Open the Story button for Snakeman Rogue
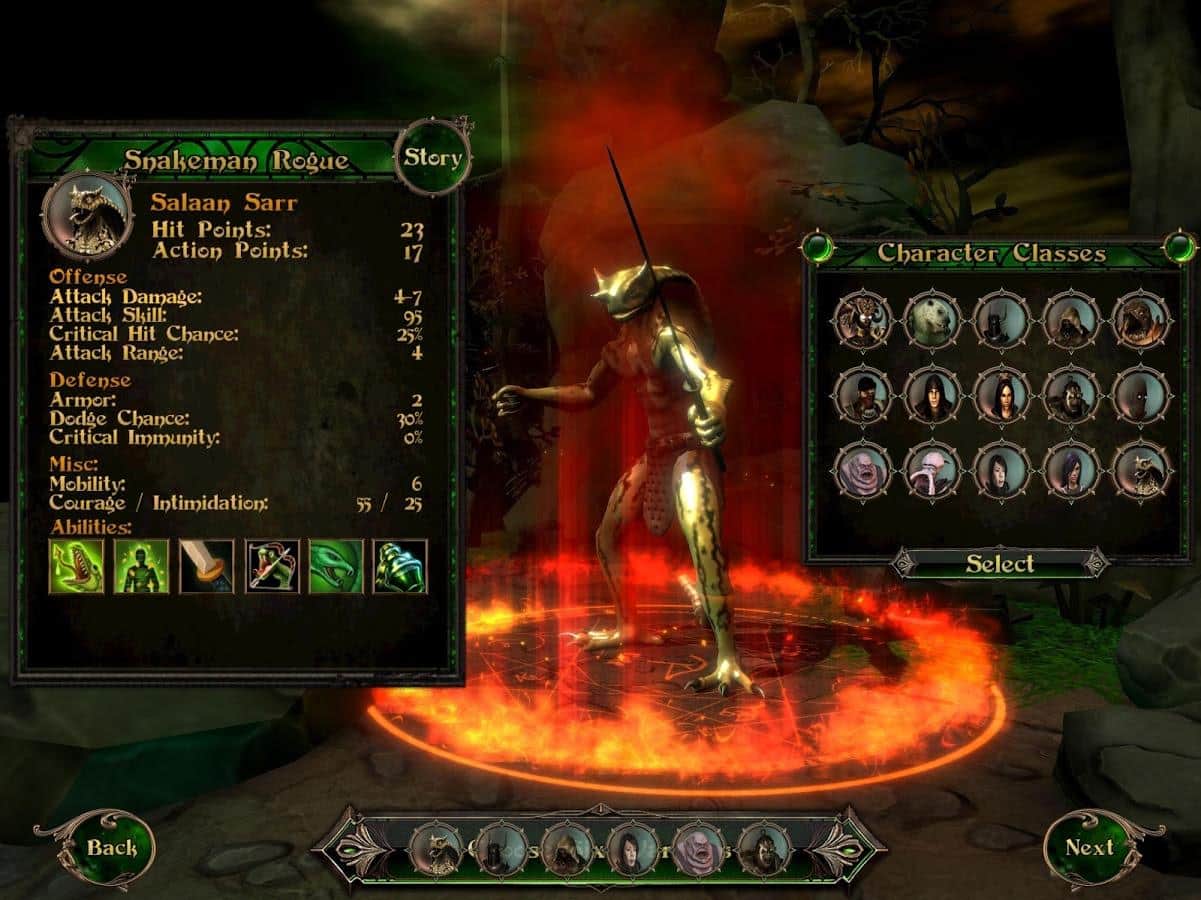 (432, 157)
